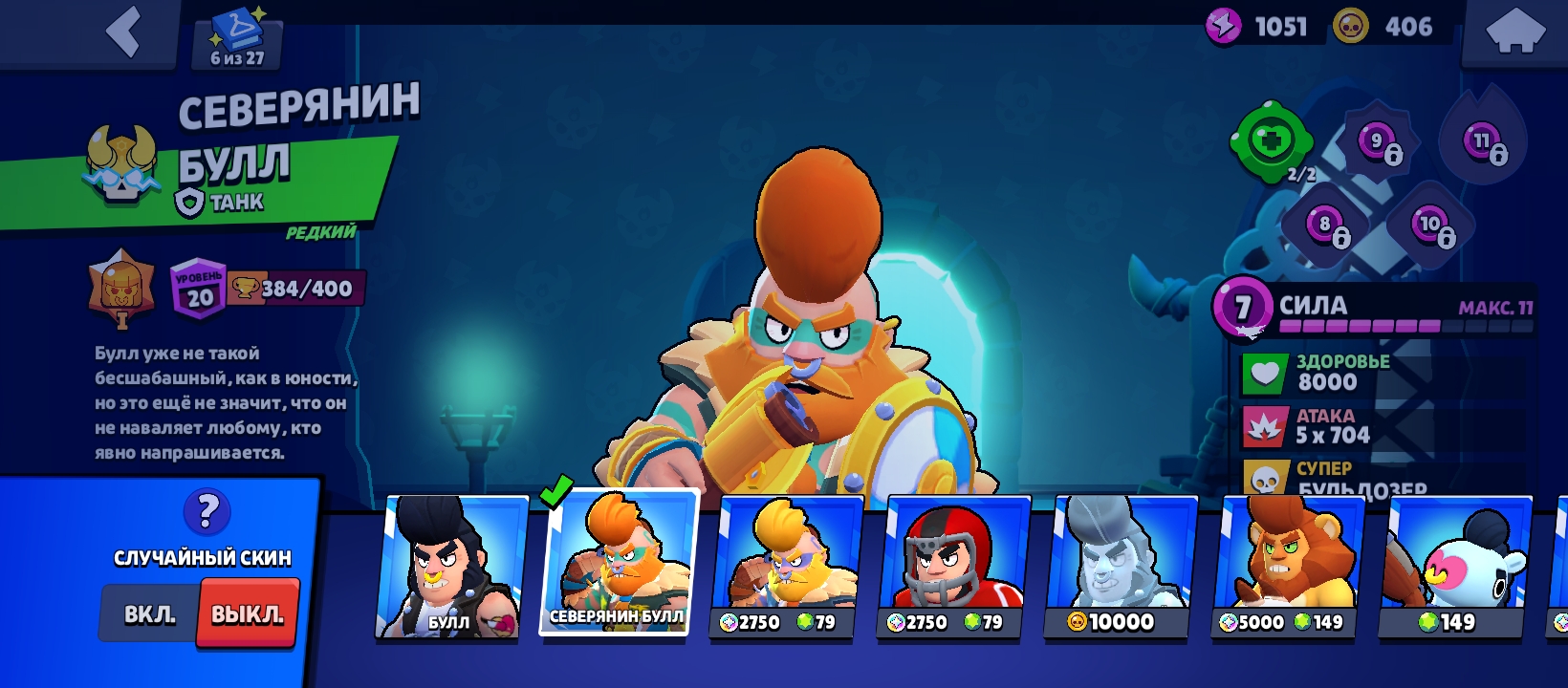Go back using the arrow button

124,32
